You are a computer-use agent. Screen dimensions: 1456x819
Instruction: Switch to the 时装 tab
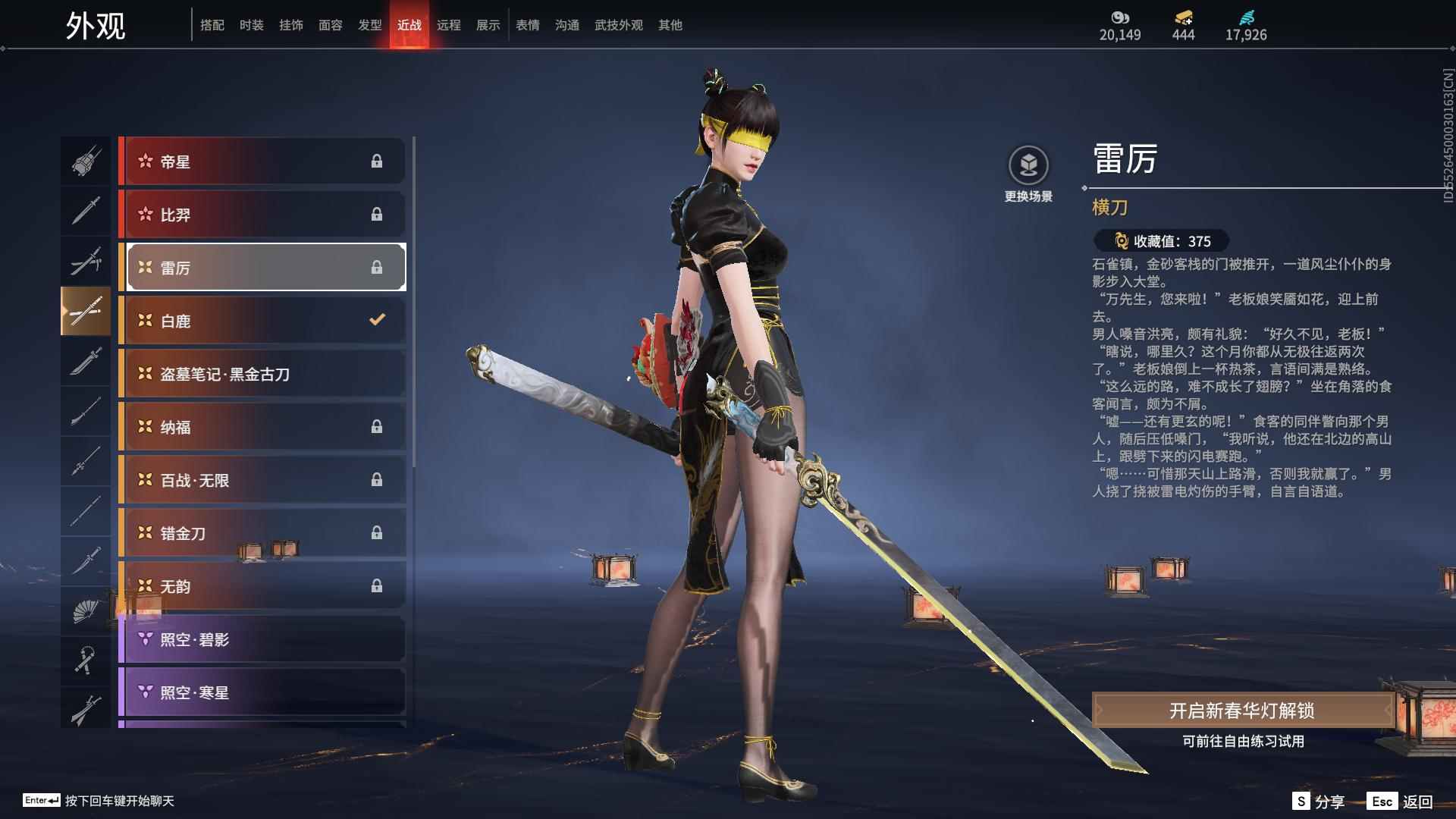(251, 25)
